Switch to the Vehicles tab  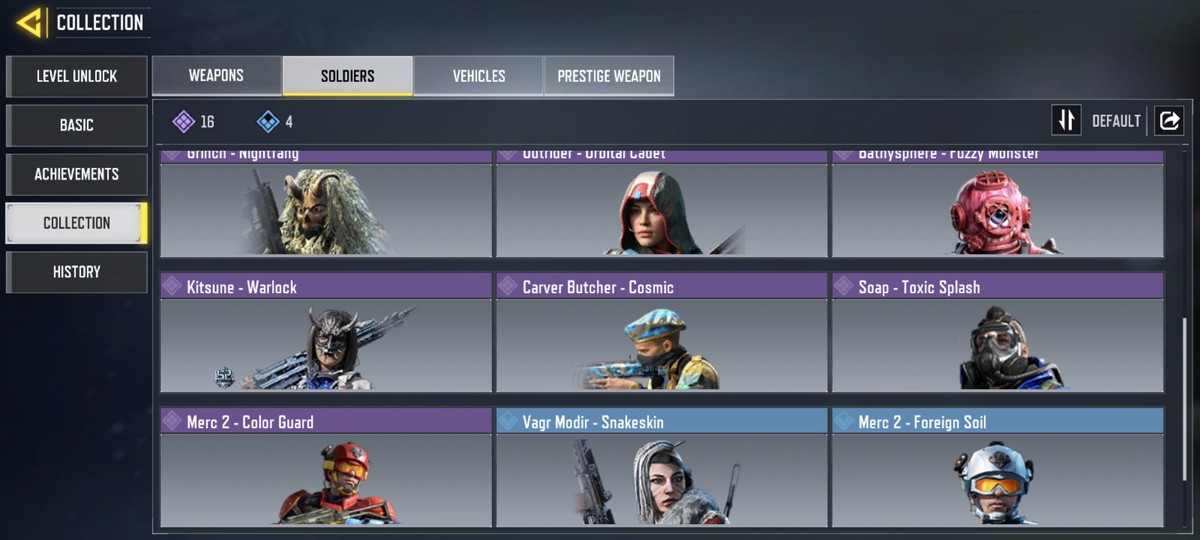tap(479, 76)
